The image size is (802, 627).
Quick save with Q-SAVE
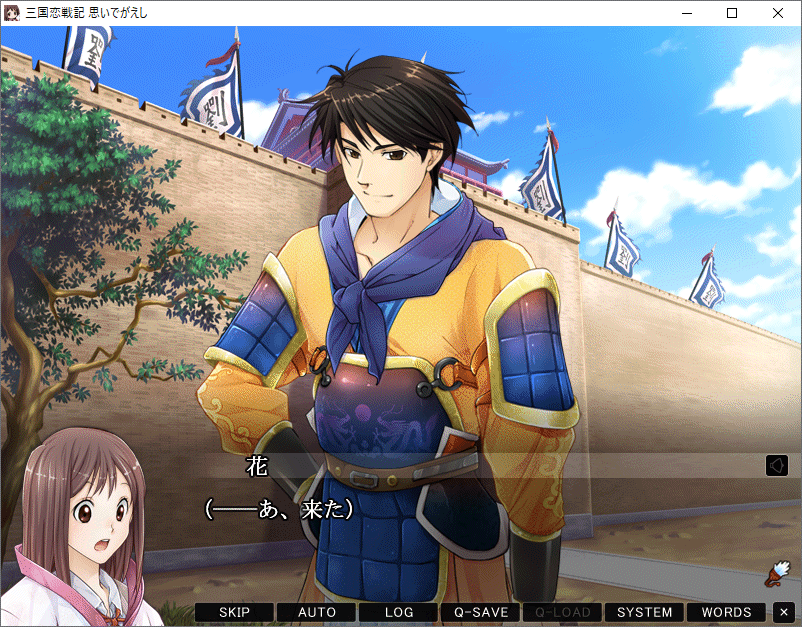click(x=481, y=612)
